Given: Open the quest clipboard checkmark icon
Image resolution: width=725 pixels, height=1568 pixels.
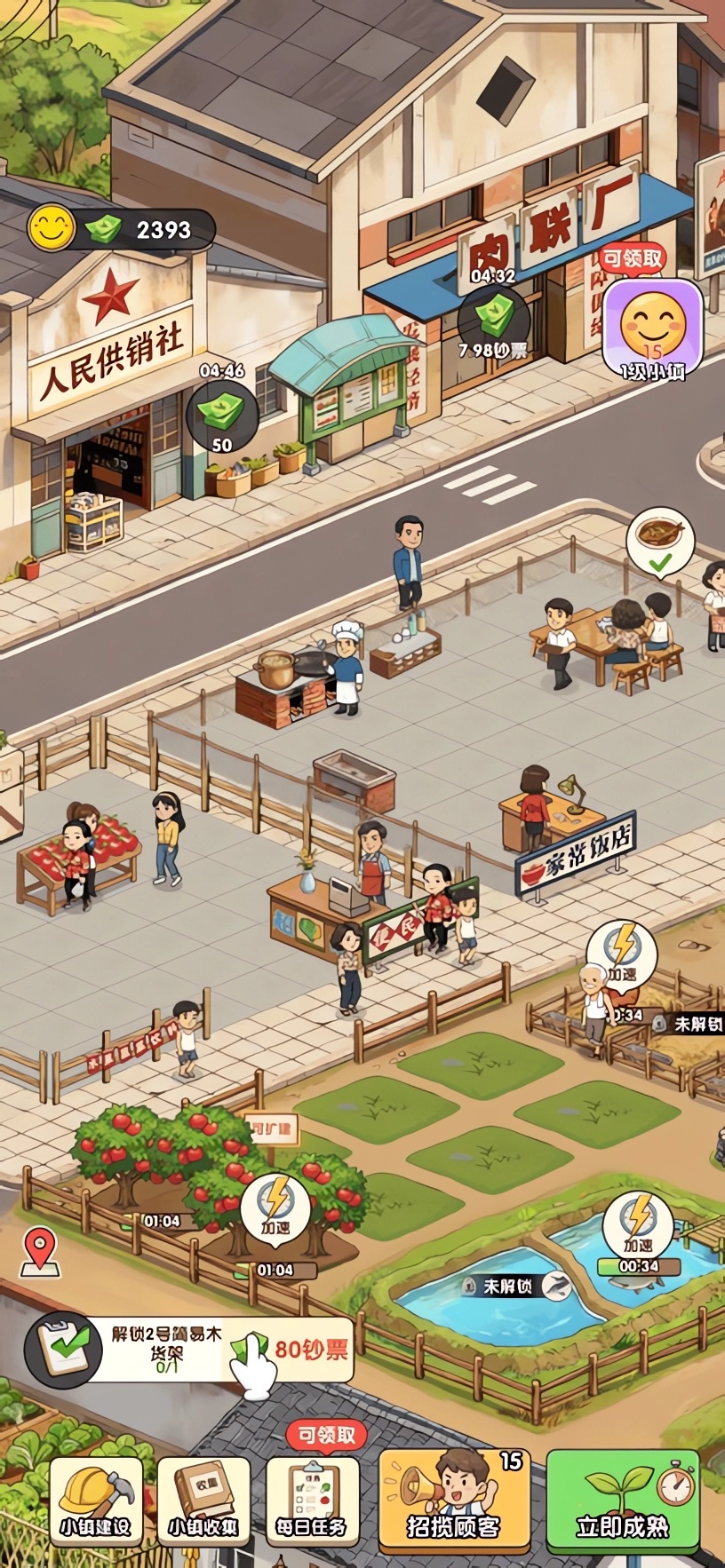Looking at the screenshot, I should pos(62,1350).
